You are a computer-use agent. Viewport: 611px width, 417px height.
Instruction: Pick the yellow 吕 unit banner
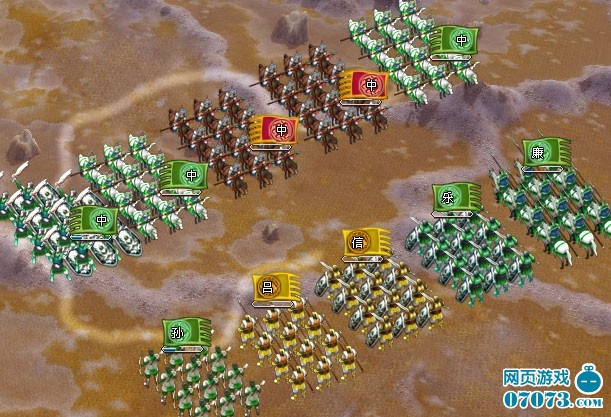274,287
